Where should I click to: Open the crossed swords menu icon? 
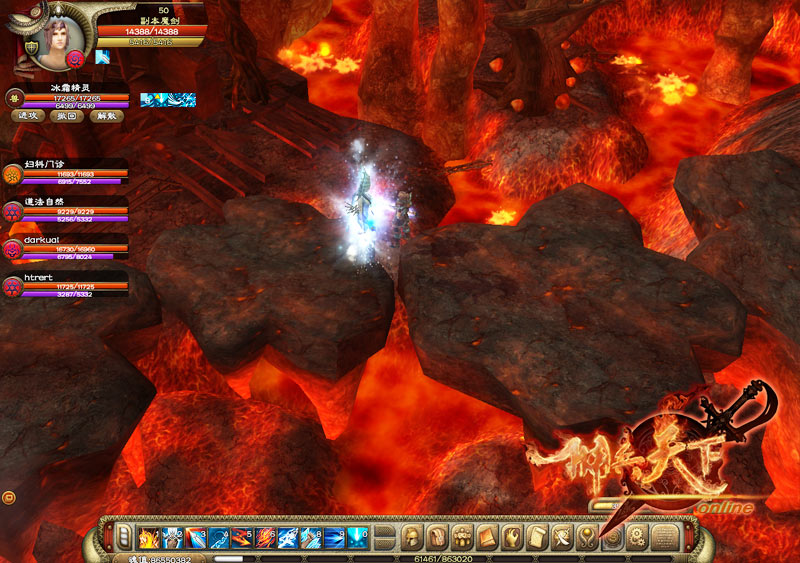point(561,537)
